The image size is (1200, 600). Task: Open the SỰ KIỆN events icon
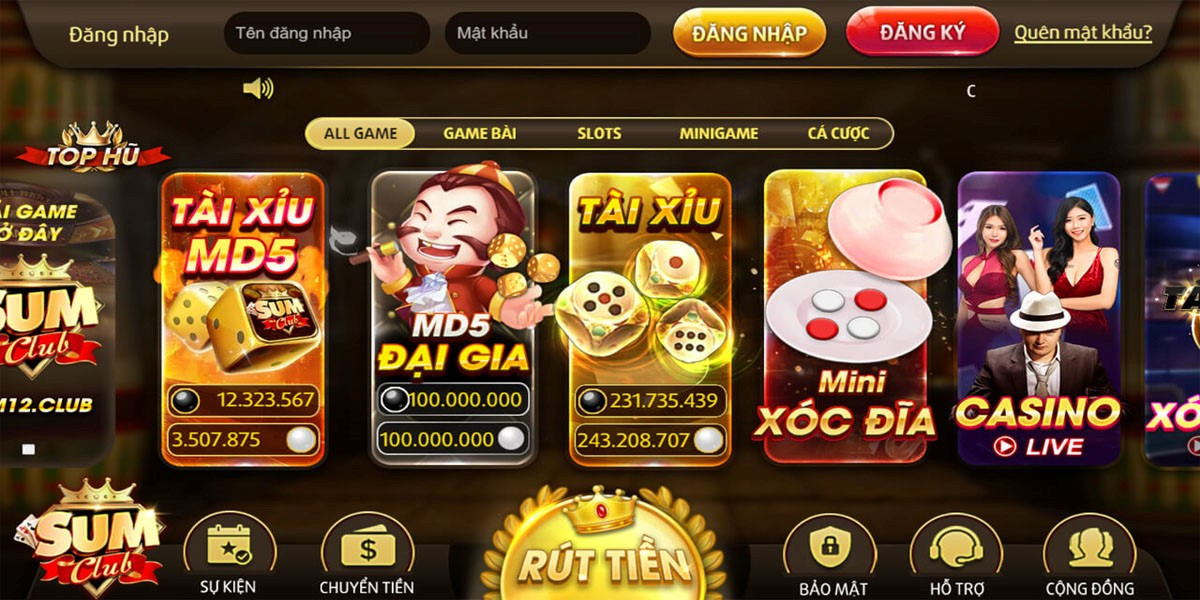pos(228,555)
